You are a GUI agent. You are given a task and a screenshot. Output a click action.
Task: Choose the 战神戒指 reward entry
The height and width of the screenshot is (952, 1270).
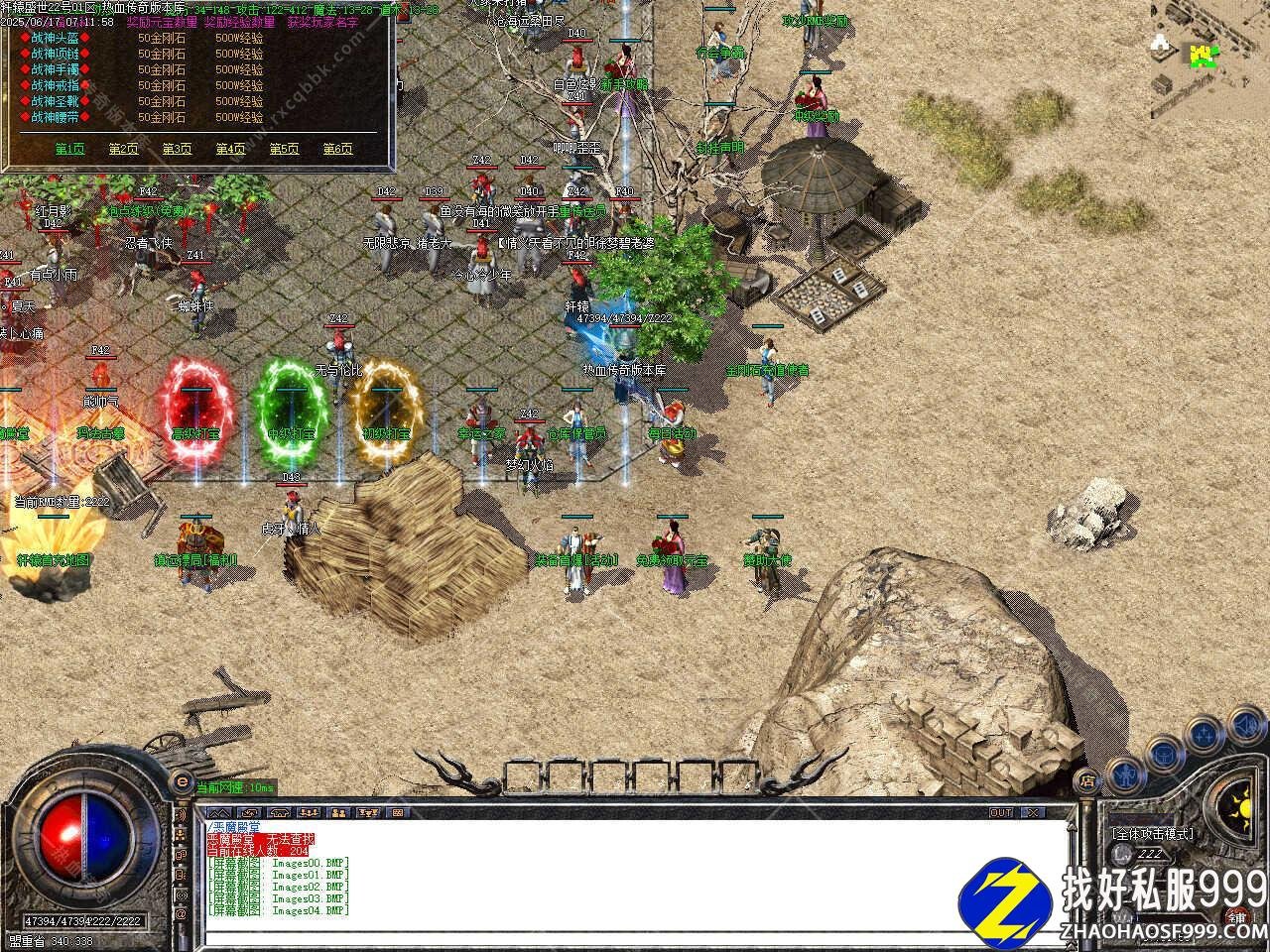point(56,85)
